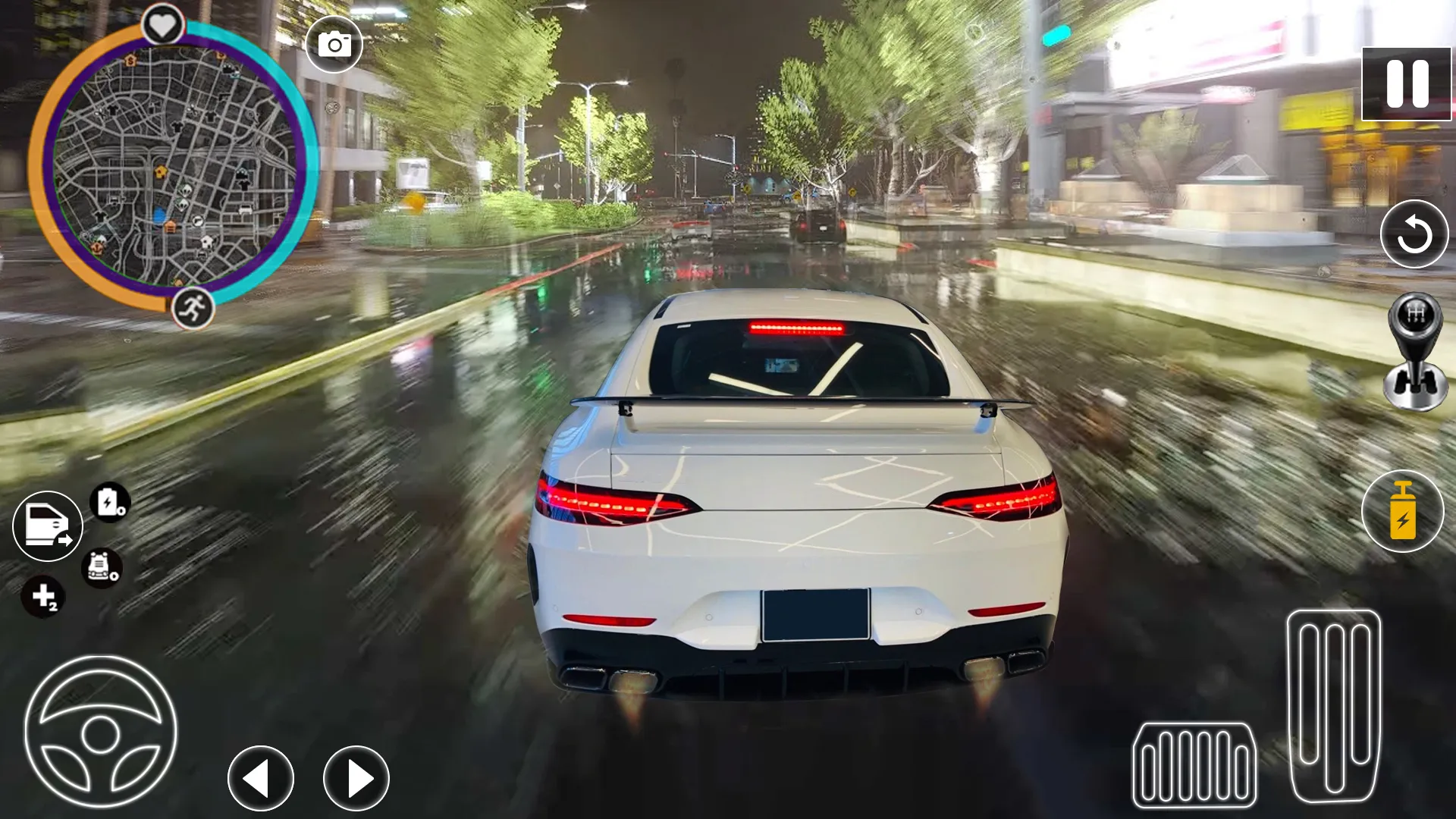The image size is (1456, 819).
Task: Tap the exit-vehicle door icon
Action: click(48, 526)
